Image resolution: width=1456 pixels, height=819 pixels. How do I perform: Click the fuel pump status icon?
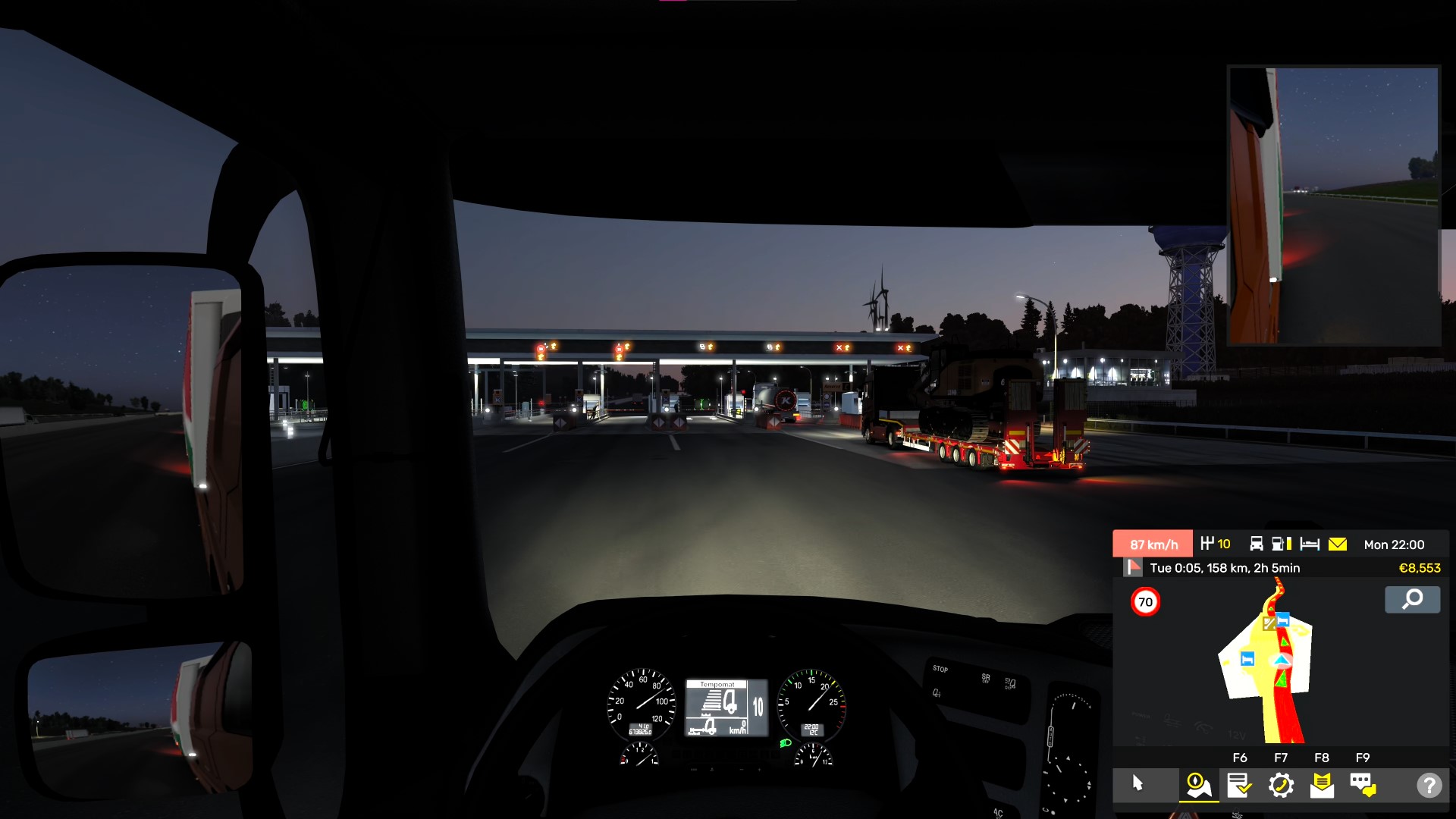click(1282, 544)
